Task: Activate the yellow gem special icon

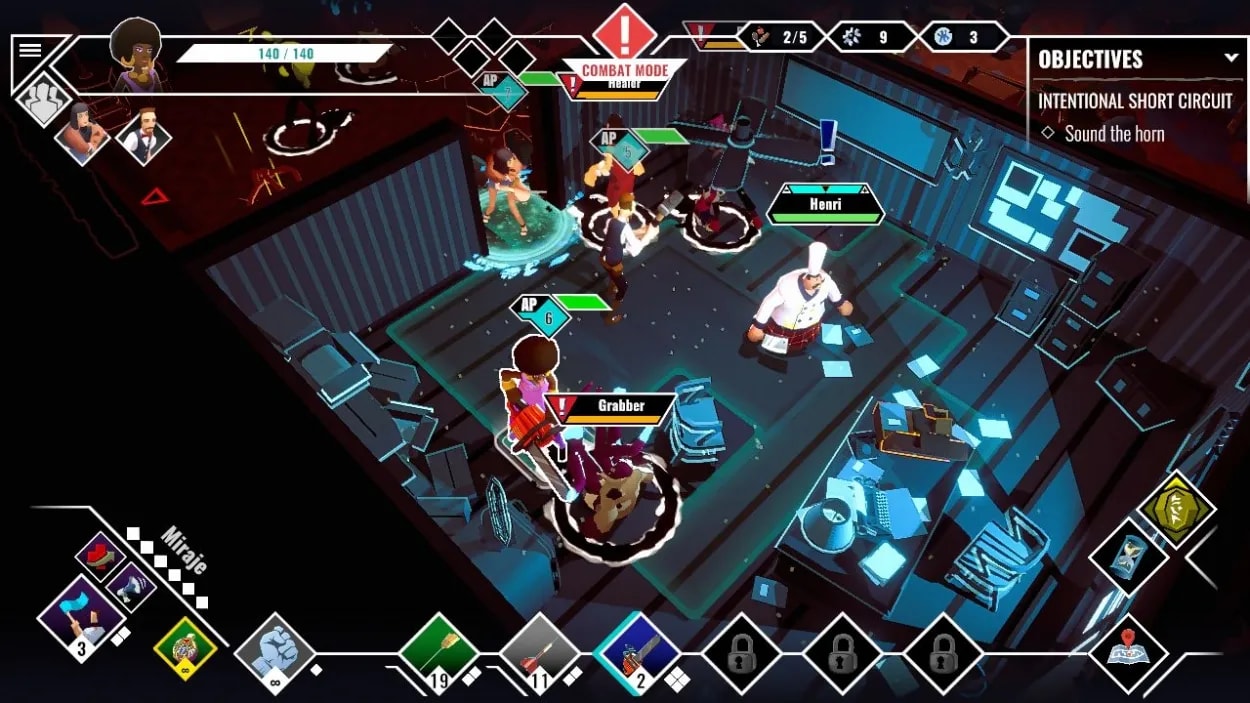Action: [1177, 509]
